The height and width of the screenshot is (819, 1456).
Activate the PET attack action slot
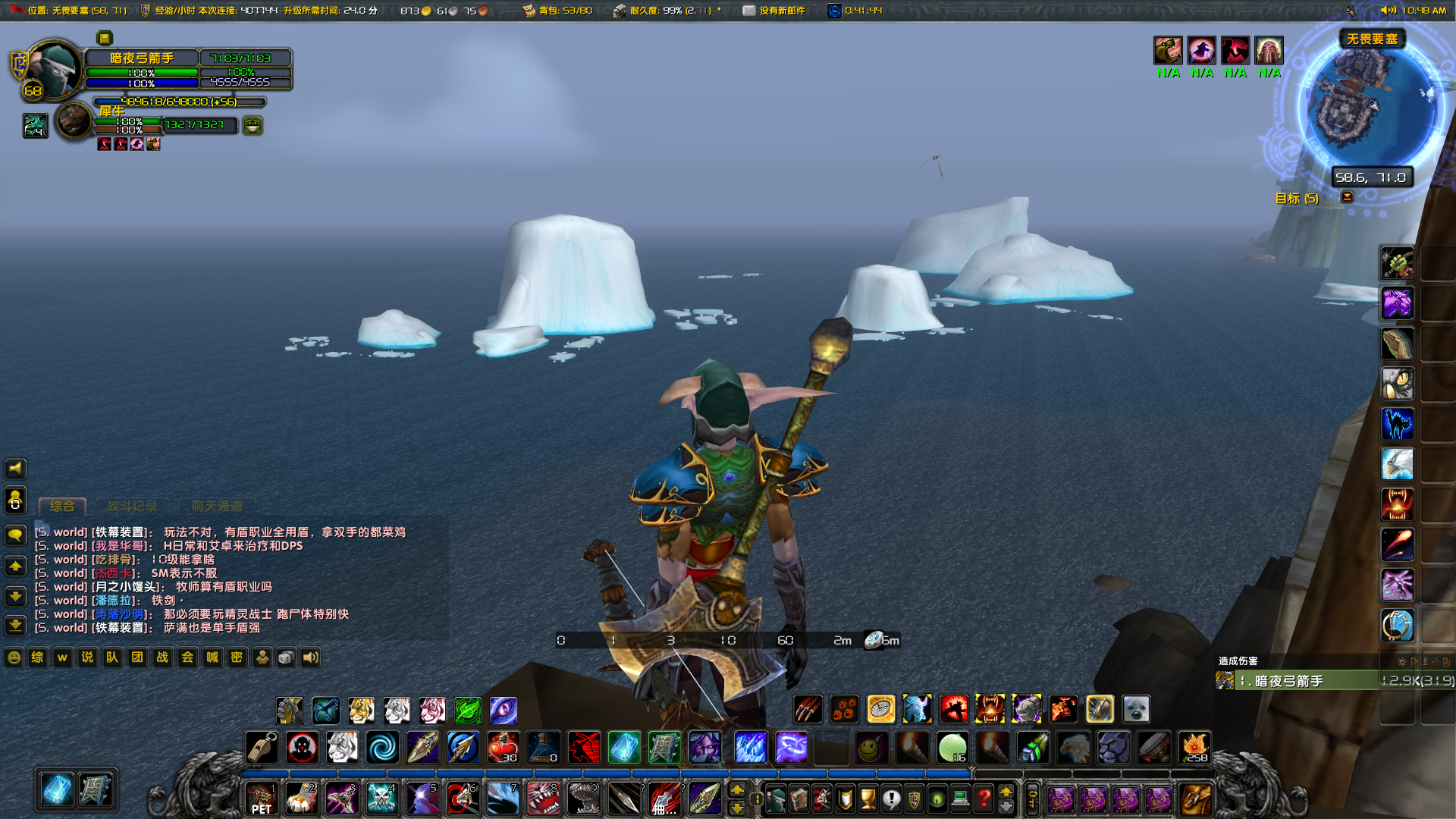tap(262, 799)
